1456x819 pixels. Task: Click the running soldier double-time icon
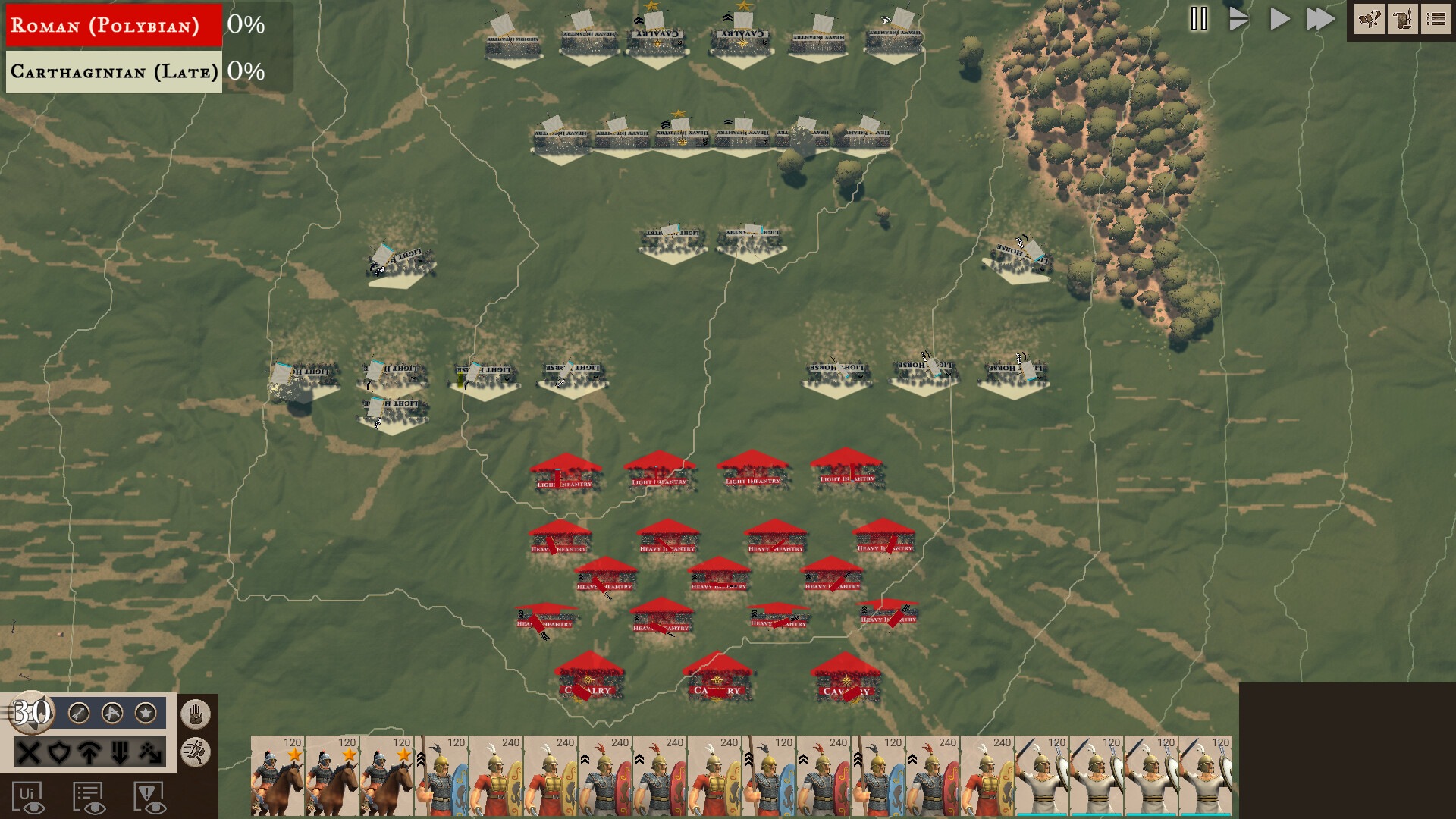pos(196,752)
